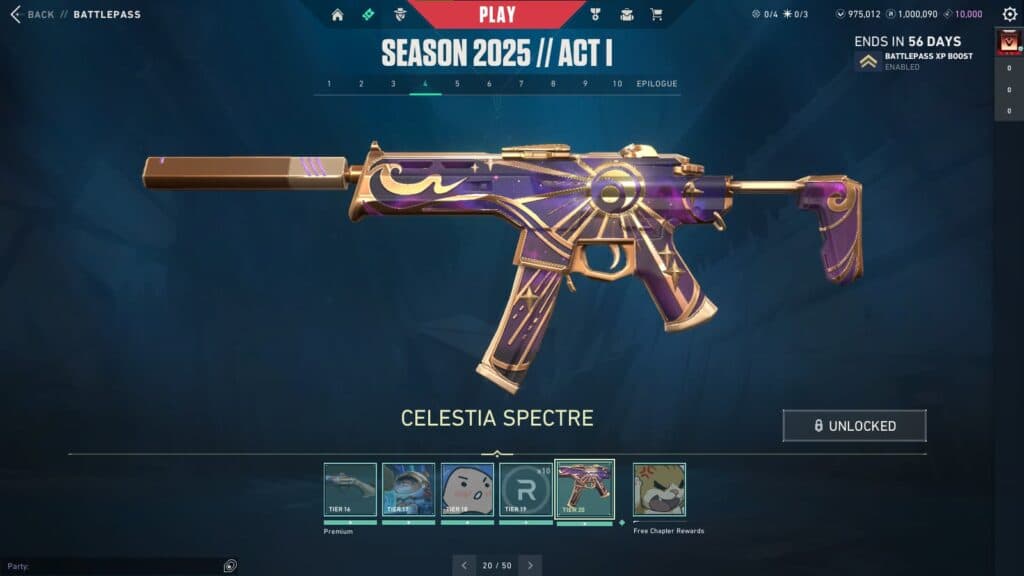Click the Unlocked button

(x=854, y=425)
